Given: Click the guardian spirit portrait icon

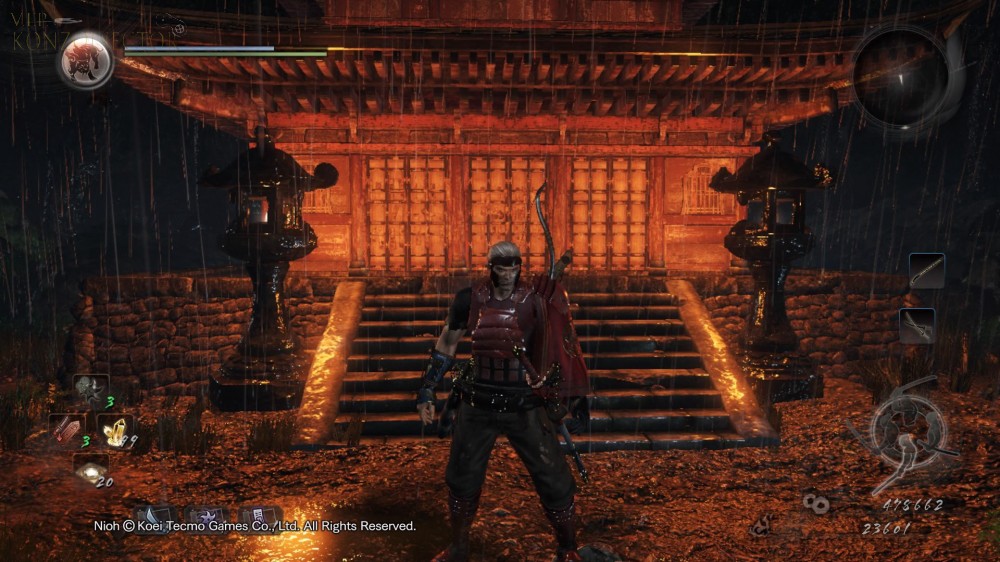Looking at the screenshot, I should click(86, 60).
